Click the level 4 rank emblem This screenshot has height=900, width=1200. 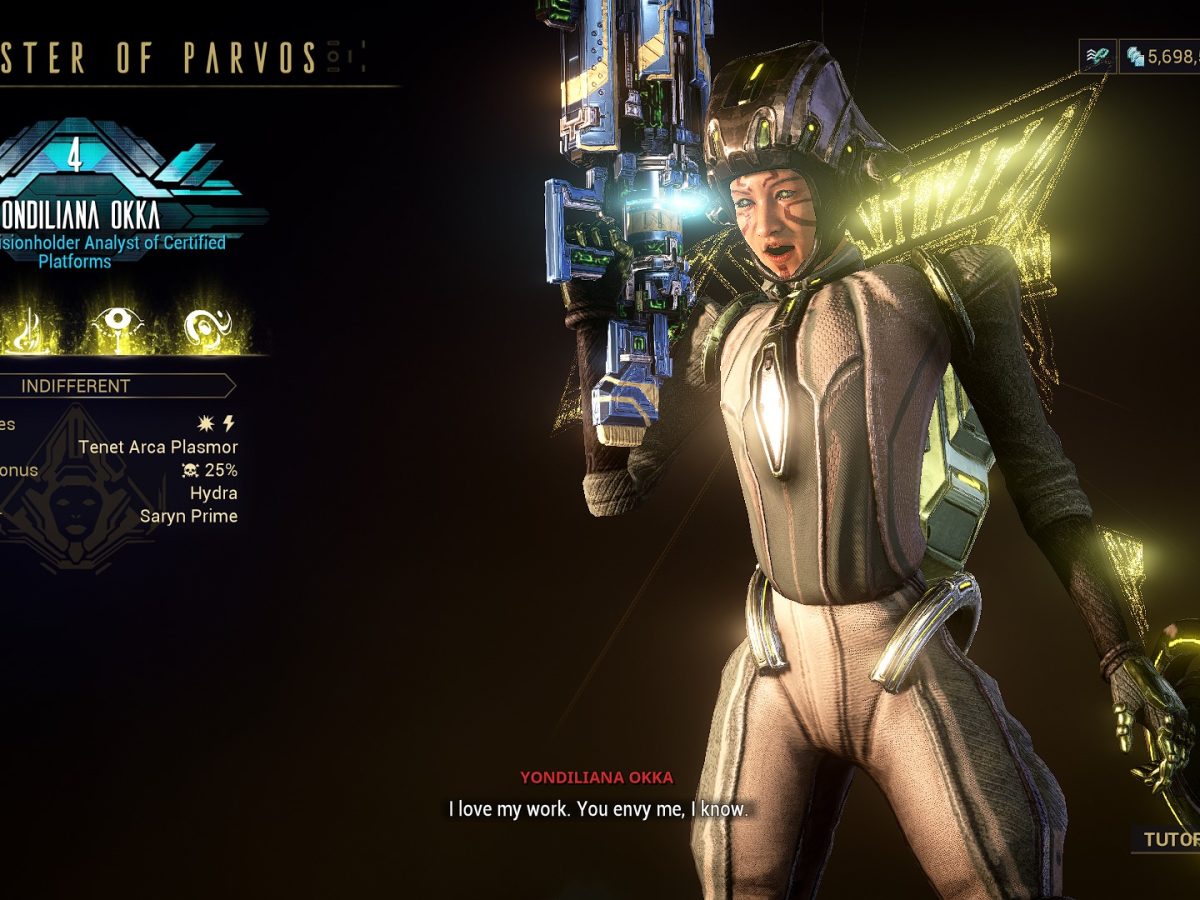click(74, 156)
